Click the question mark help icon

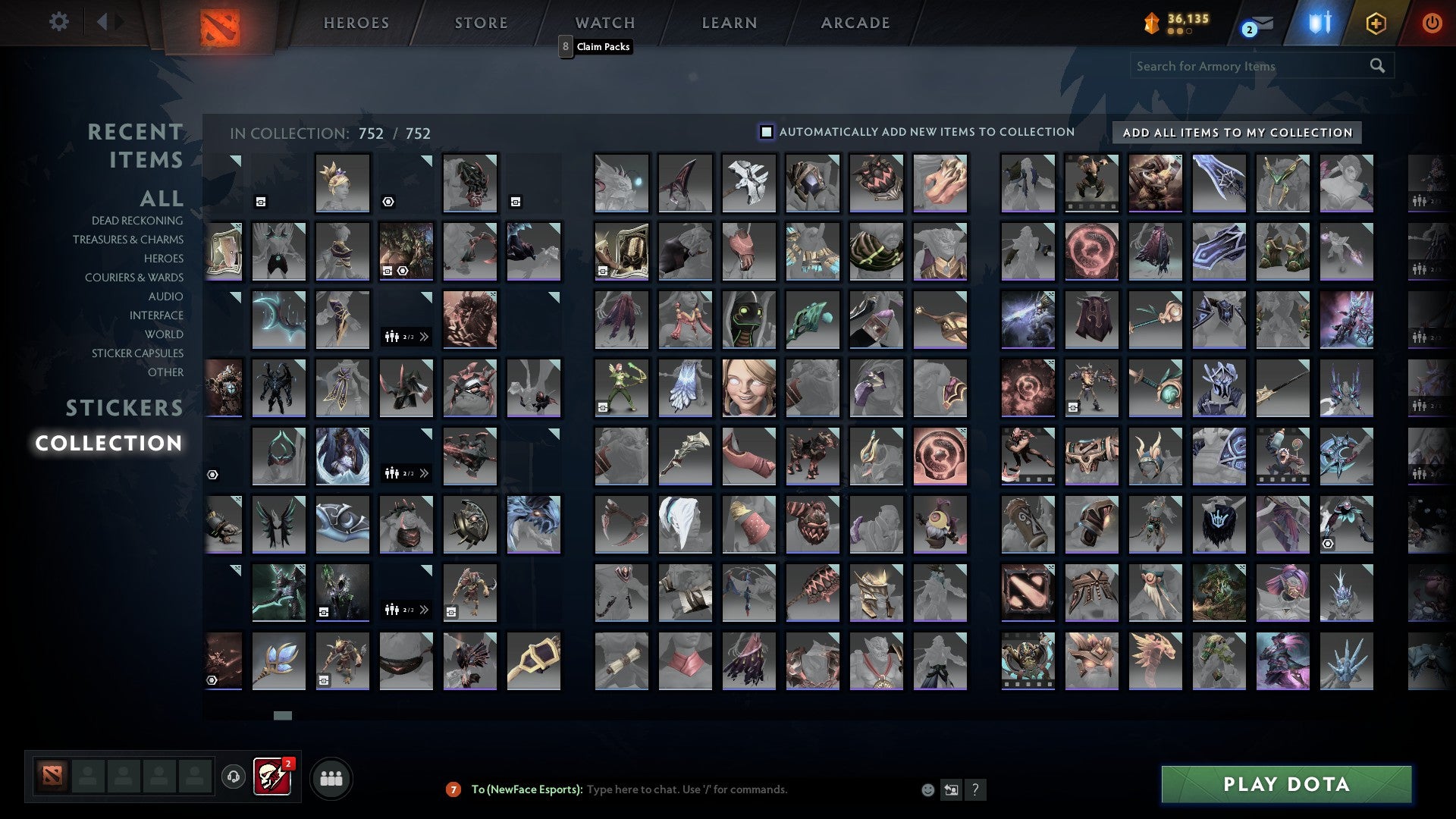[976, 789]
